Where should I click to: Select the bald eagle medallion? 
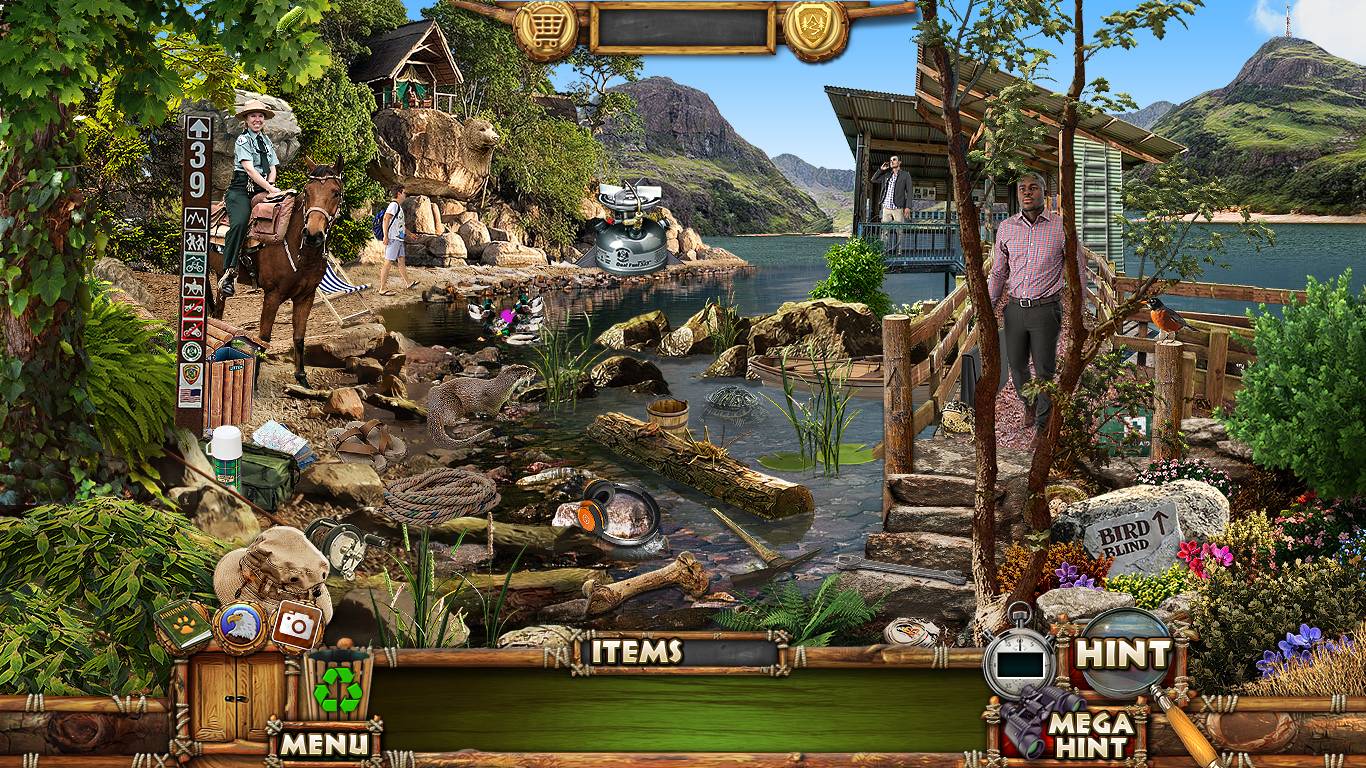[240, 625]
